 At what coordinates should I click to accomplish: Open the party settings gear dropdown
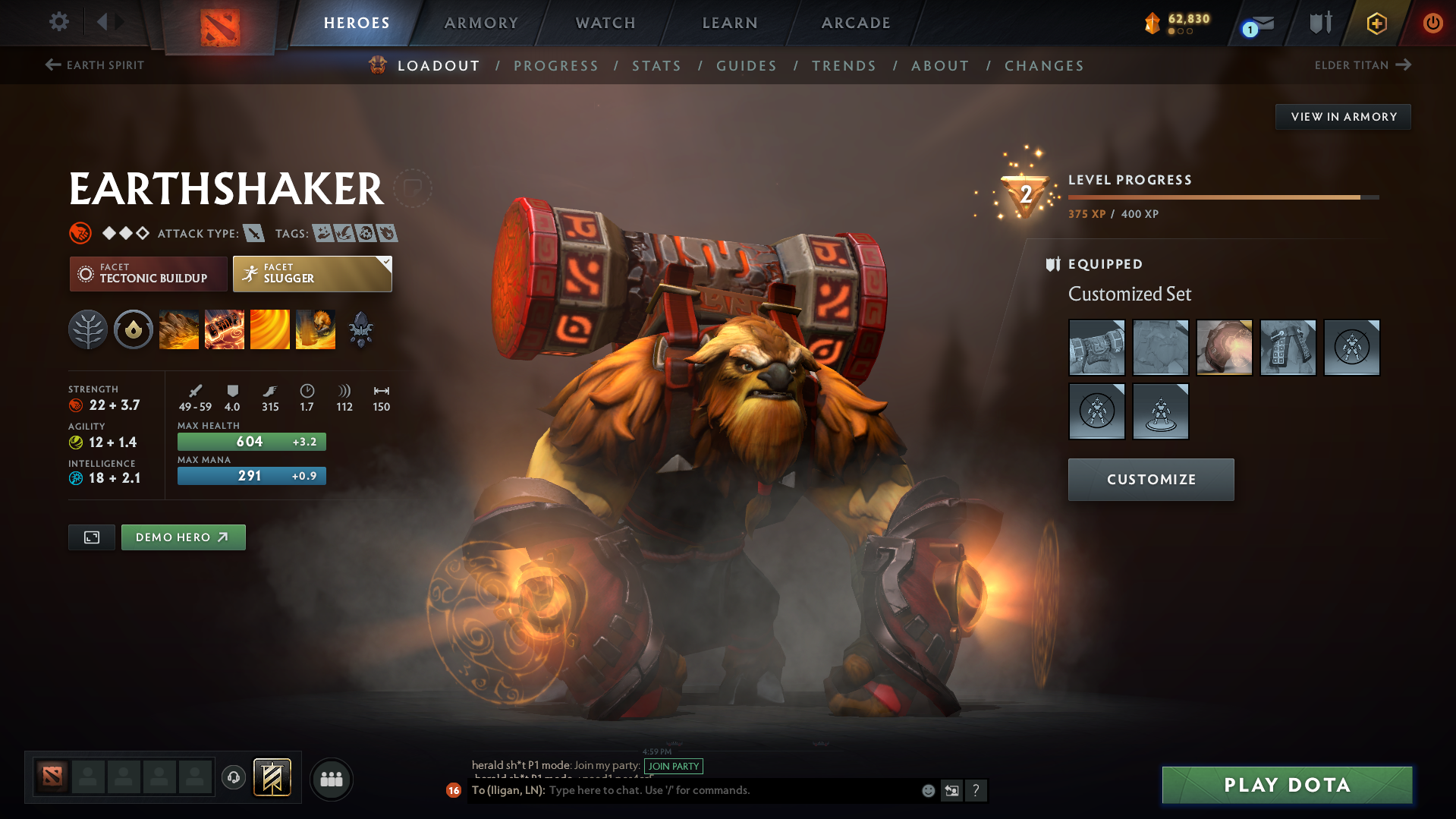point(58,23)
